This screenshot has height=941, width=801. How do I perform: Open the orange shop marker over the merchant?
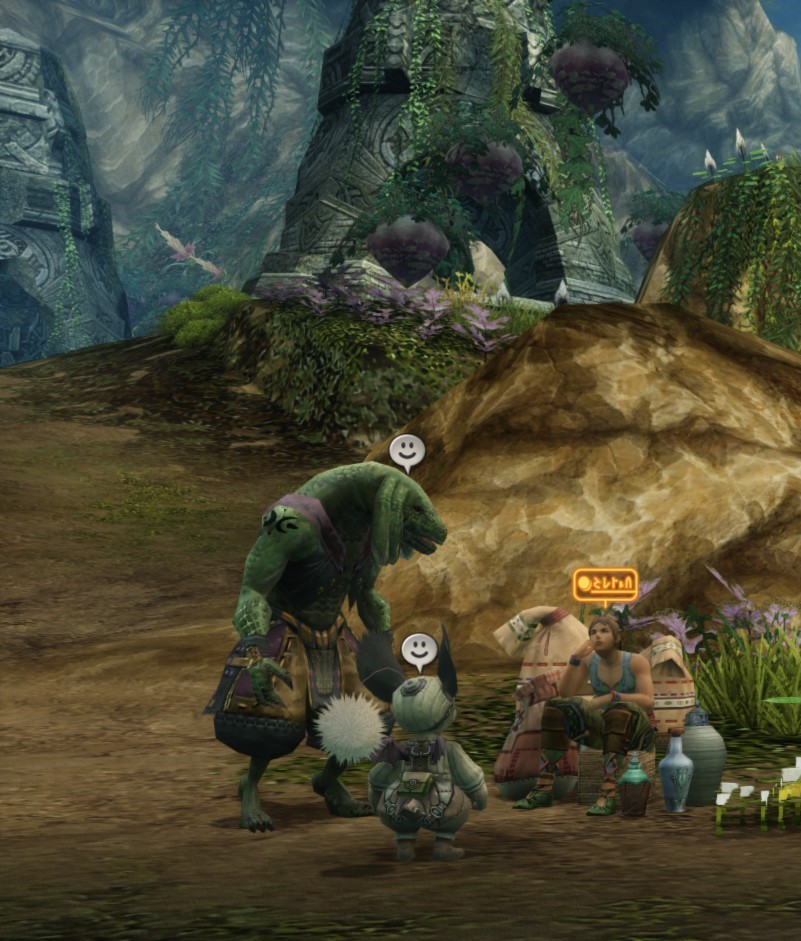(605, 584)
